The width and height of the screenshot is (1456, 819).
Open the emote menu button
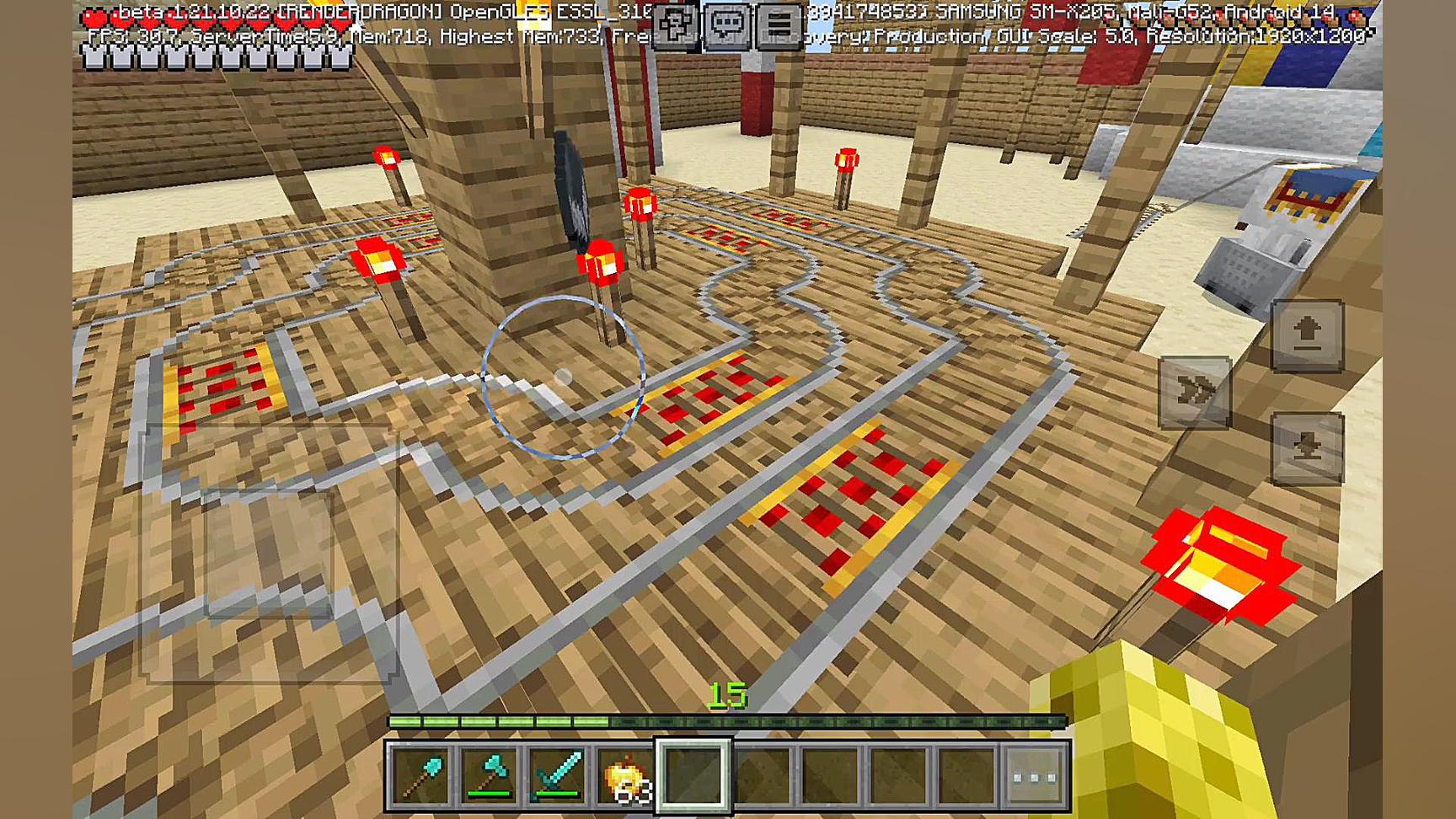click(x=676, y=24)
